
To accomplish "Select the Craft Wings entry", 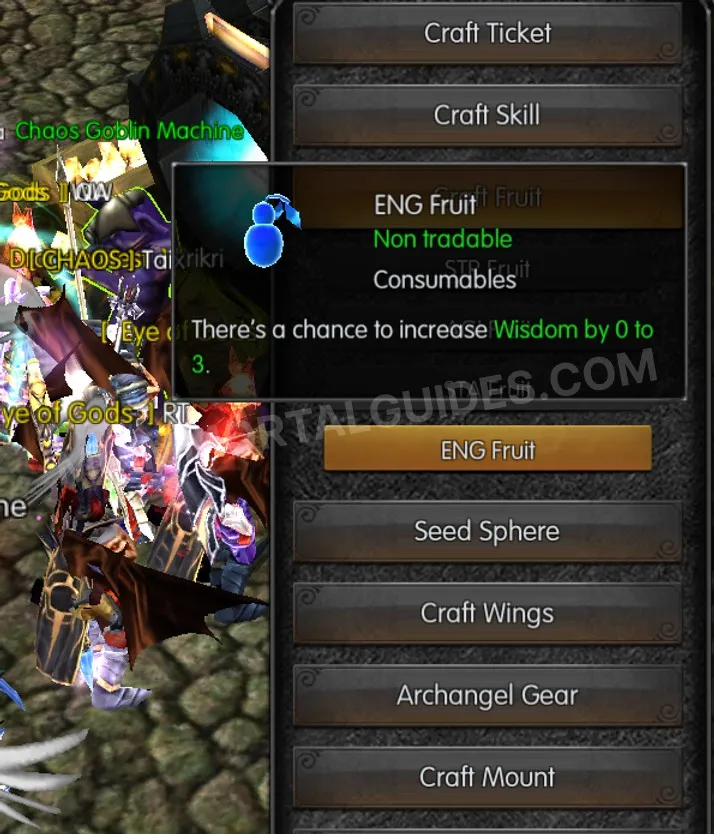I will [x=487, y=613].
